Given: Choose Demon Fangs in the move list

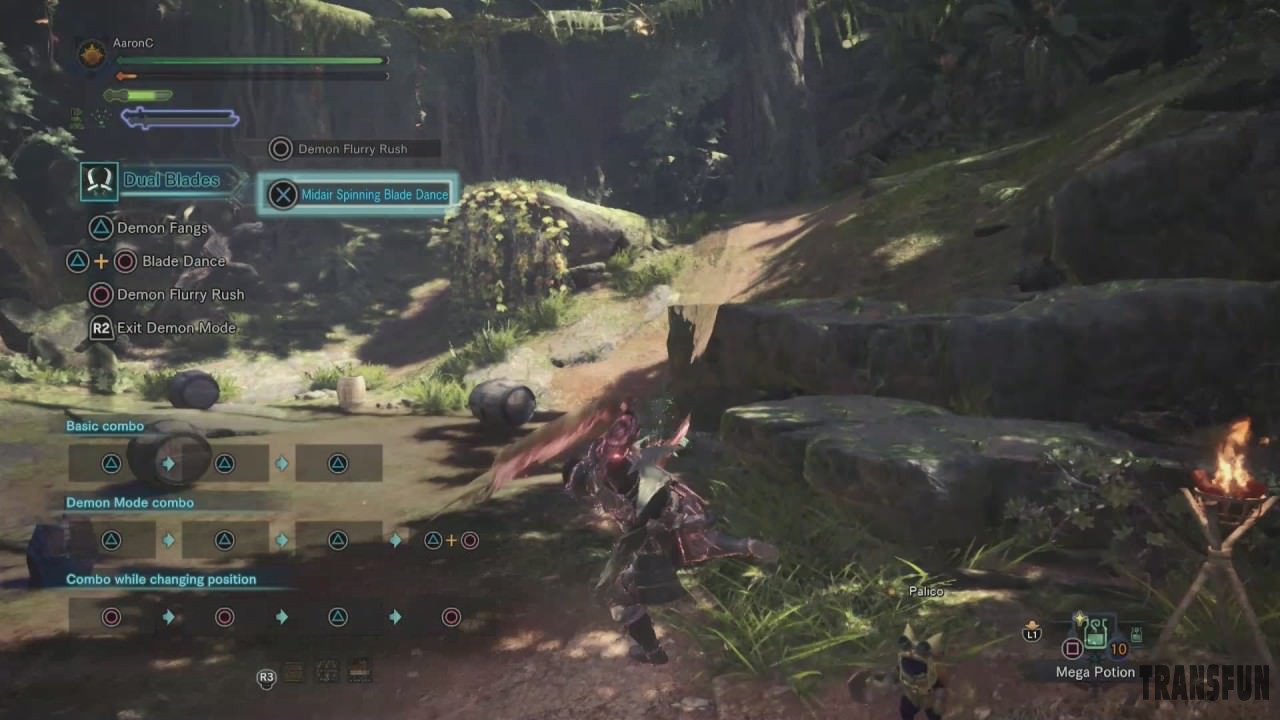Looking at the screenshot, I should (161, 228).
